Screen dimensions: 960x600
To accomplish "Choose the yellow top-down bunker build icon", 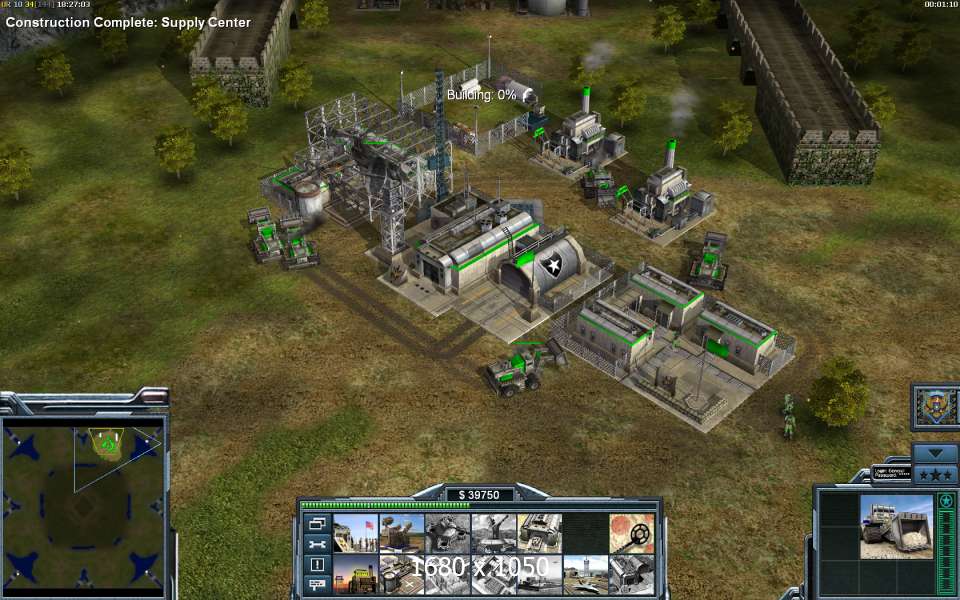I will pos(540,533).
